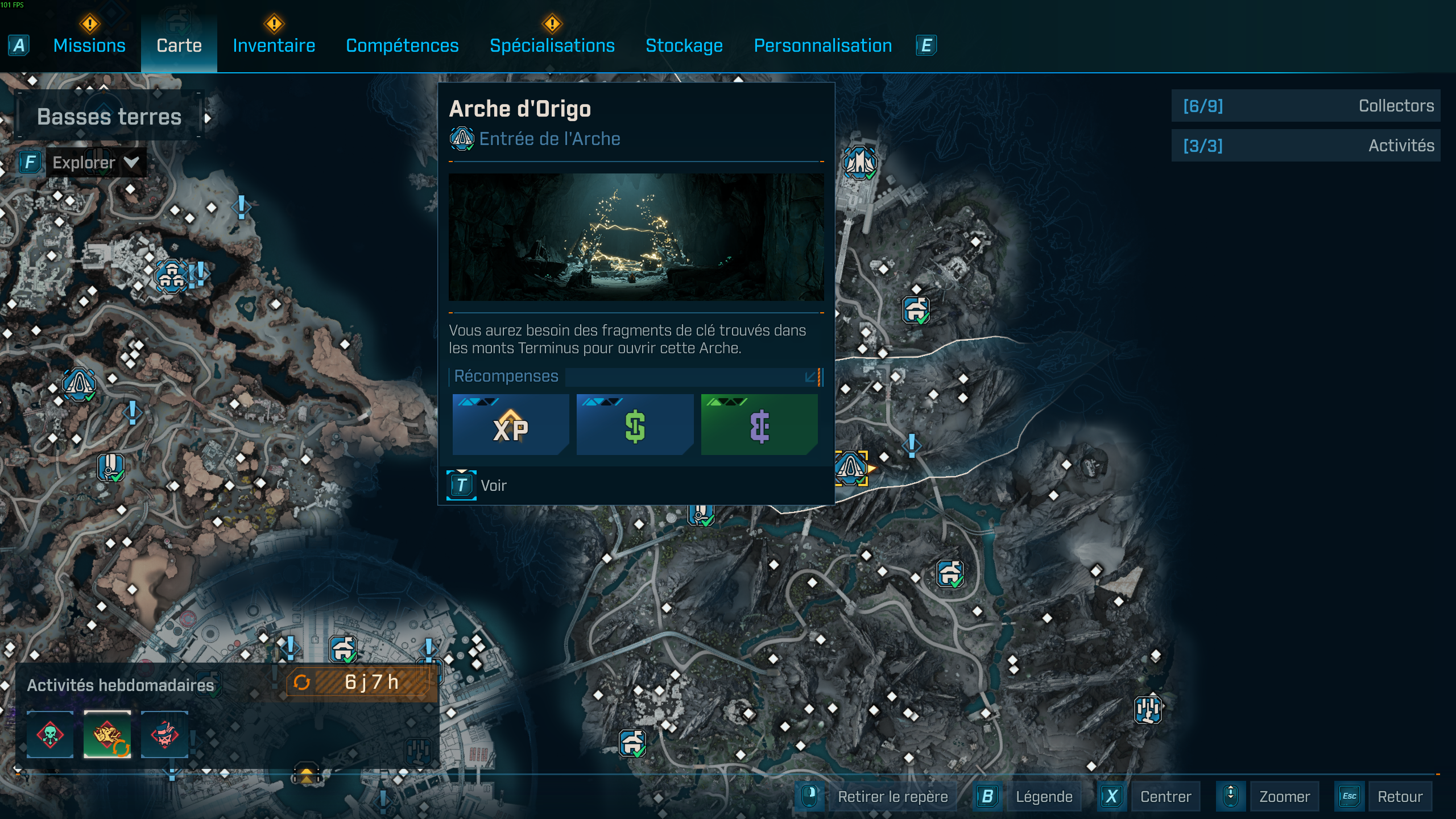1456x819 pixels.
Task: Open the Stockage tab
Action: (x=684, y=45)
